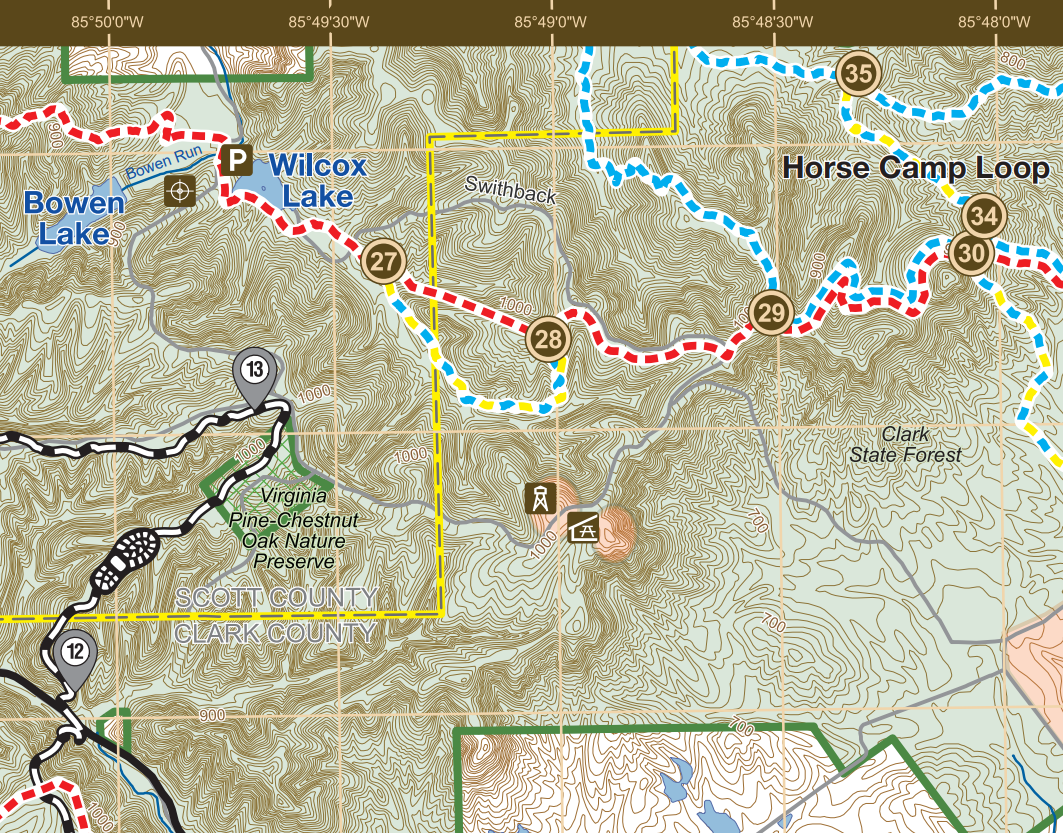Select trail junction marker 35

click(858, 73)
